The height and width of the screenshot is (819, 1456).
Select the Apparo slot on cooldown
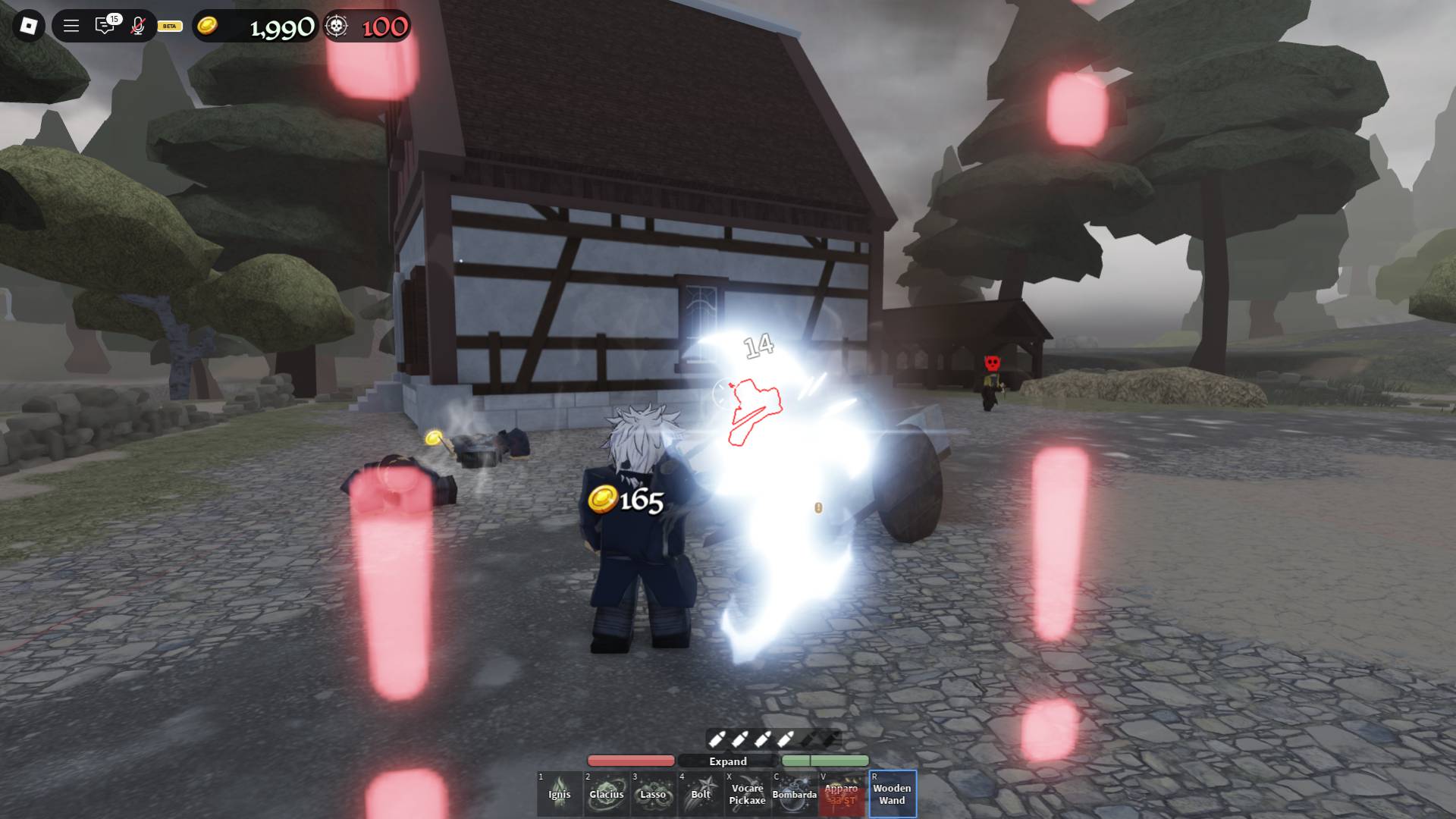(843, 794)
